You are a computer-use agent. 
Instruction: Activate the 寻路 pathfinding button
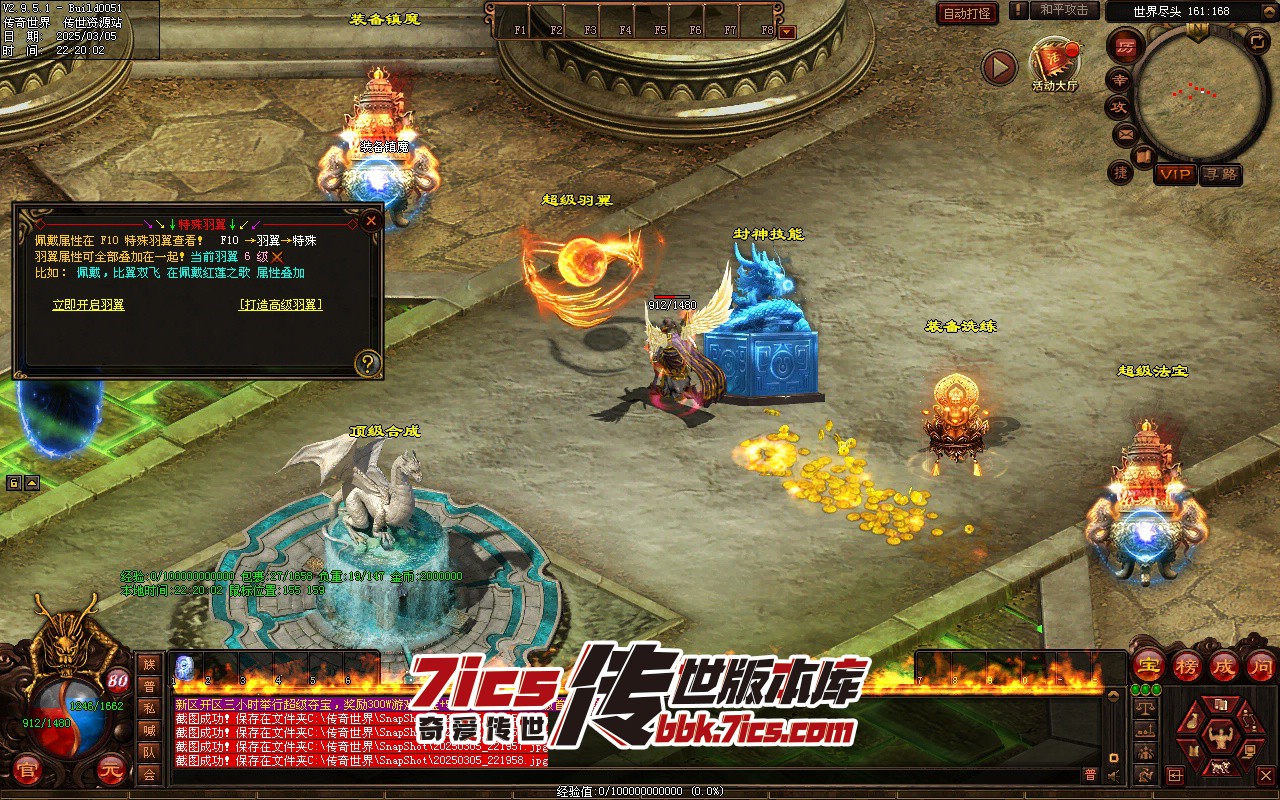(1220, 174)
